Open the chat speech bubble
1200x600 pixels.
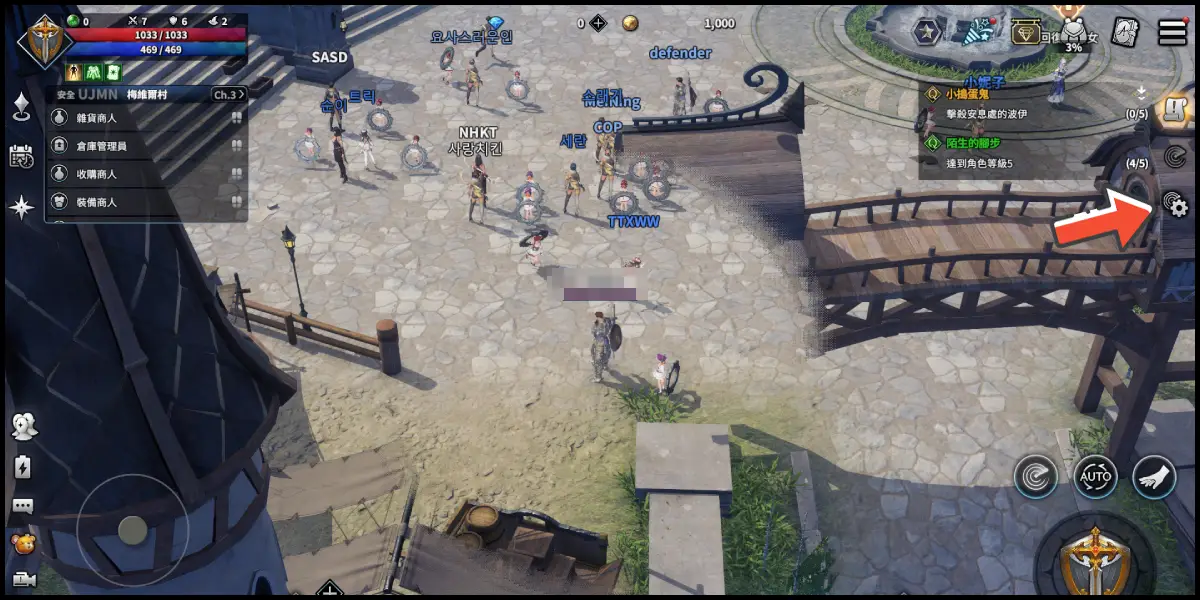(x=22, y=506)
